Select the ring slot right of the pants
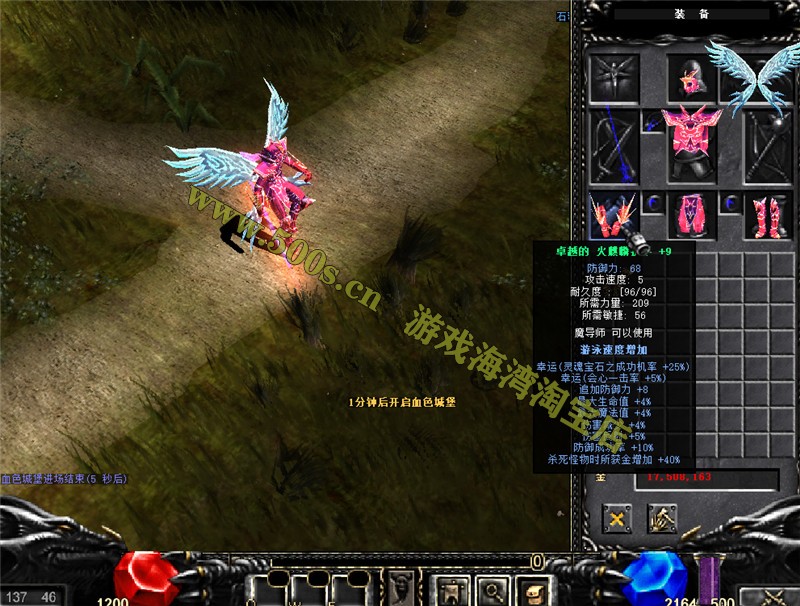The width and height of the screenshot is (800, 606). tap(728, 203)
